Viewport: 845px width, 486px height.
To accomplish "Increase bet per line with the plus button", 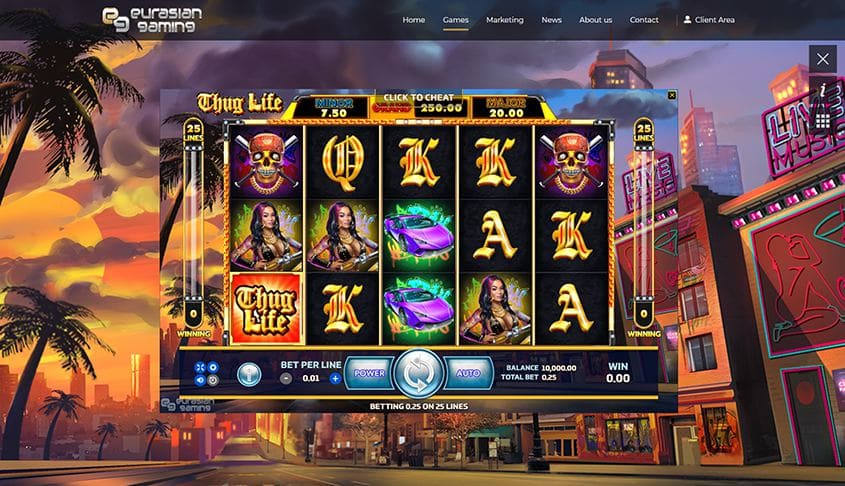I will [x=334, y=379].
